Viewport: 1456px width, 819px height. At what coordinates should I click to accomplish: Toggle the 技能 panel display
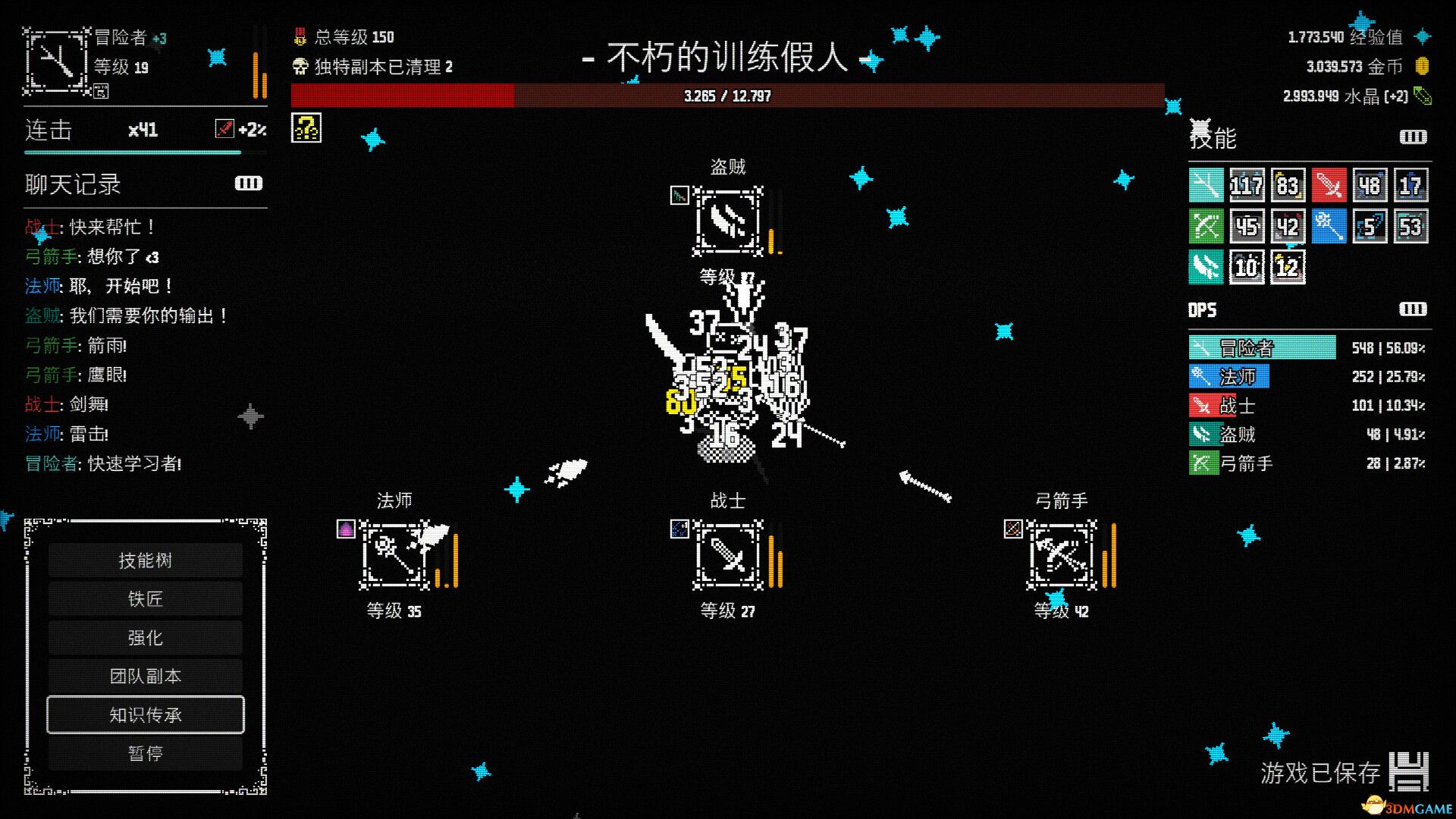pos(1412,137)
